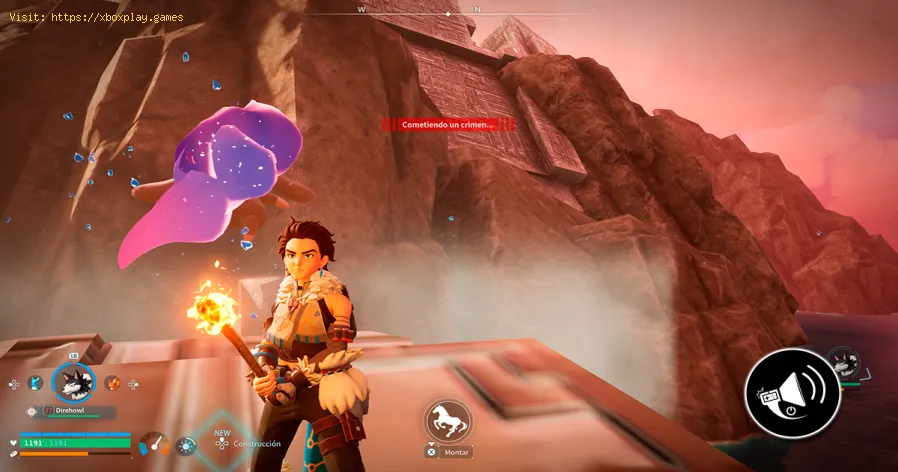This screenshot has width=898, height=472.
Task: Click the sun time-of-day indicator
Action: tap(185, 445)
